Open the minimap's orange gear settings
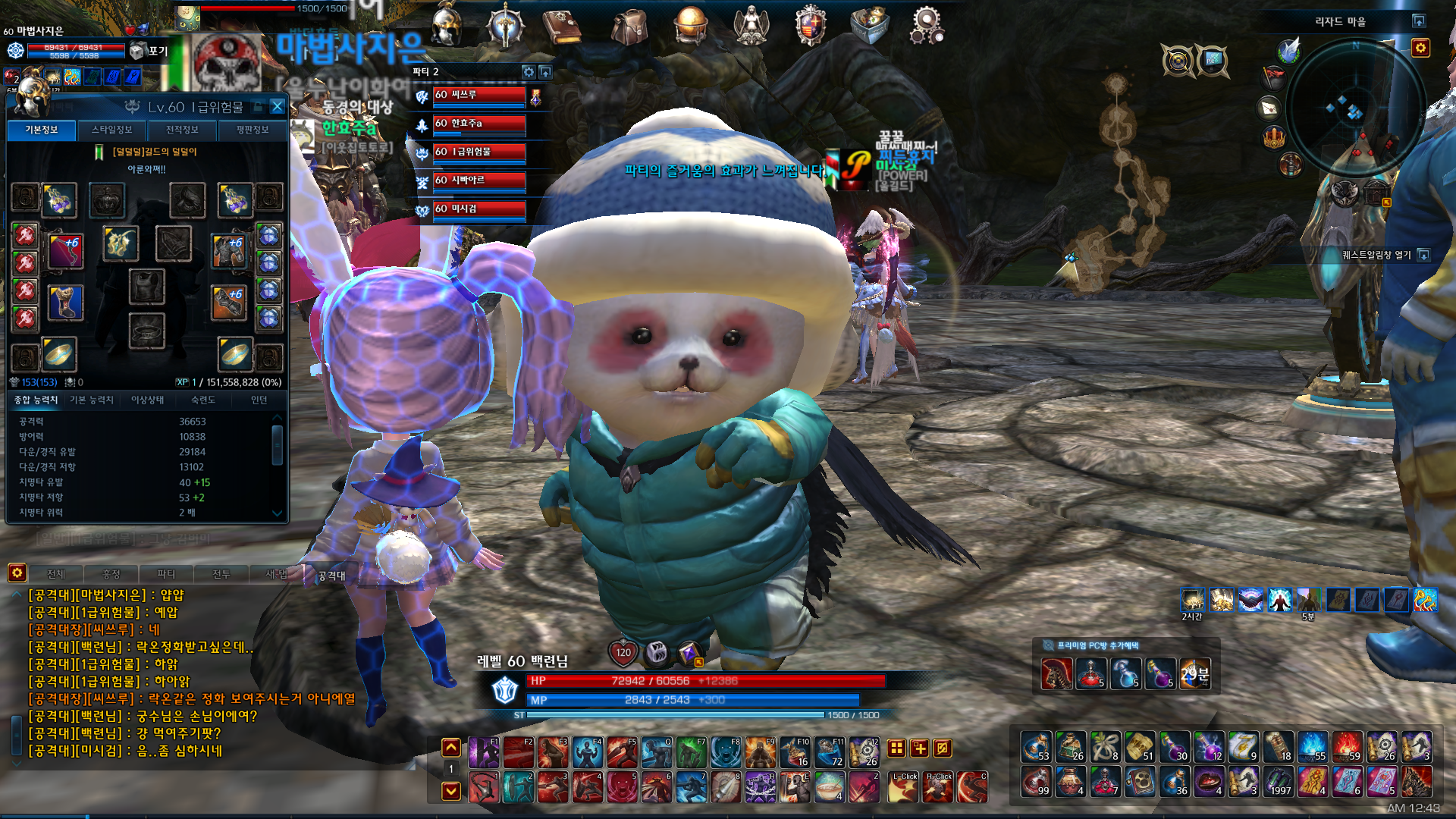 1420,49
